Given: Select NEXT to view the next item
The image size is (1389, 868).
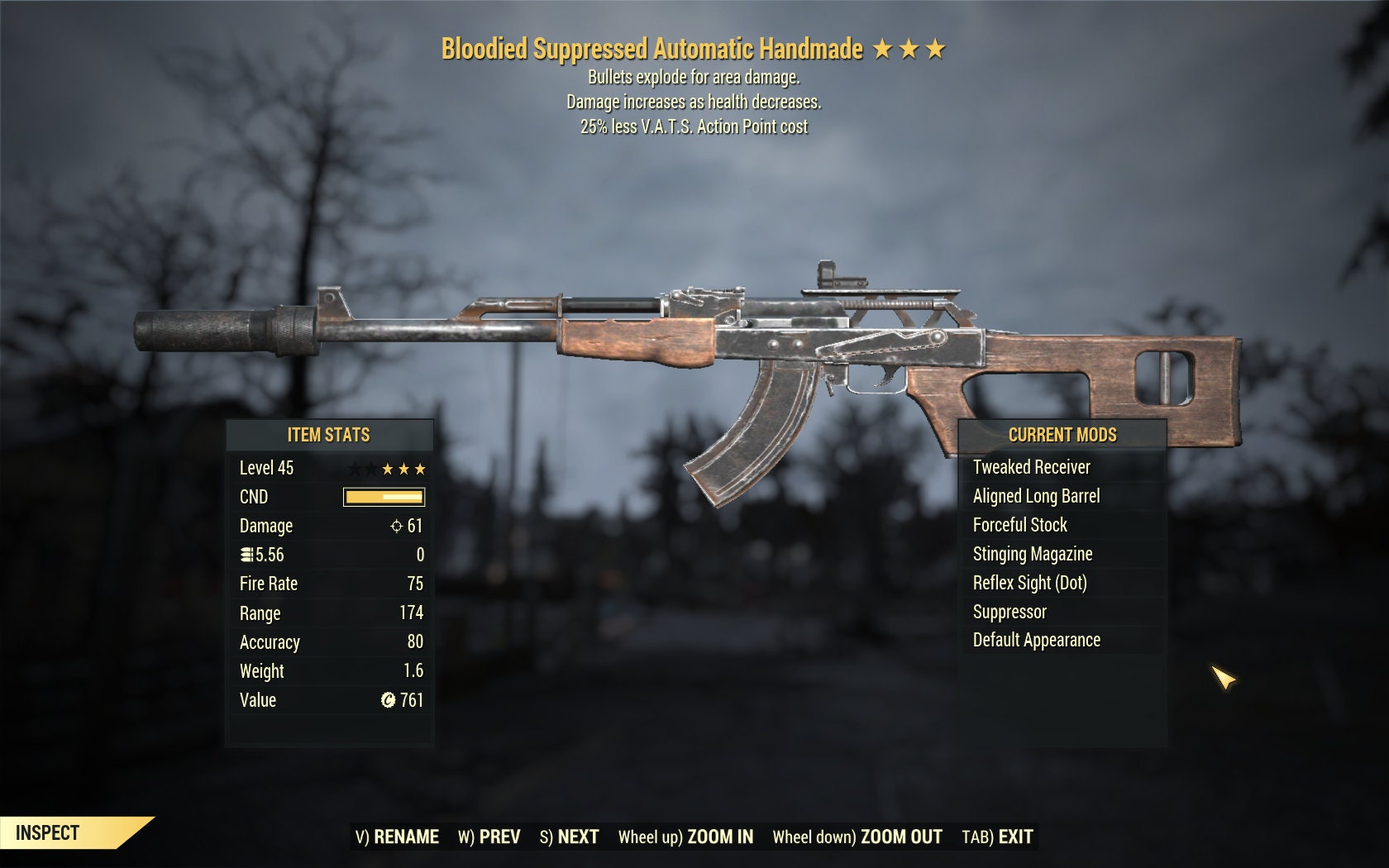Looking at the screenshot, I should click(x=580, y=837).
